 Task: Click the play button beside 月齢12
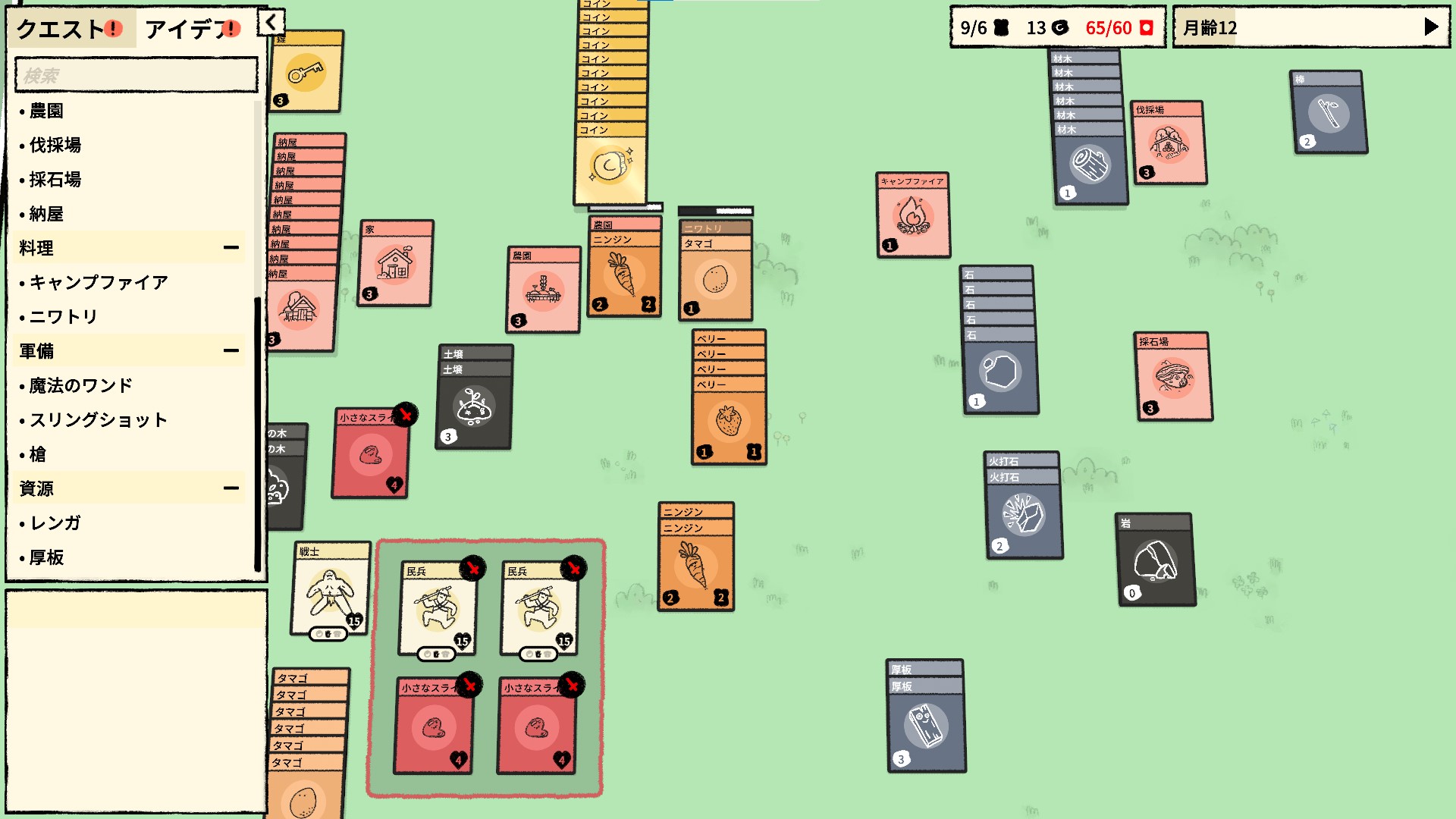click(x=1431, y=27)
